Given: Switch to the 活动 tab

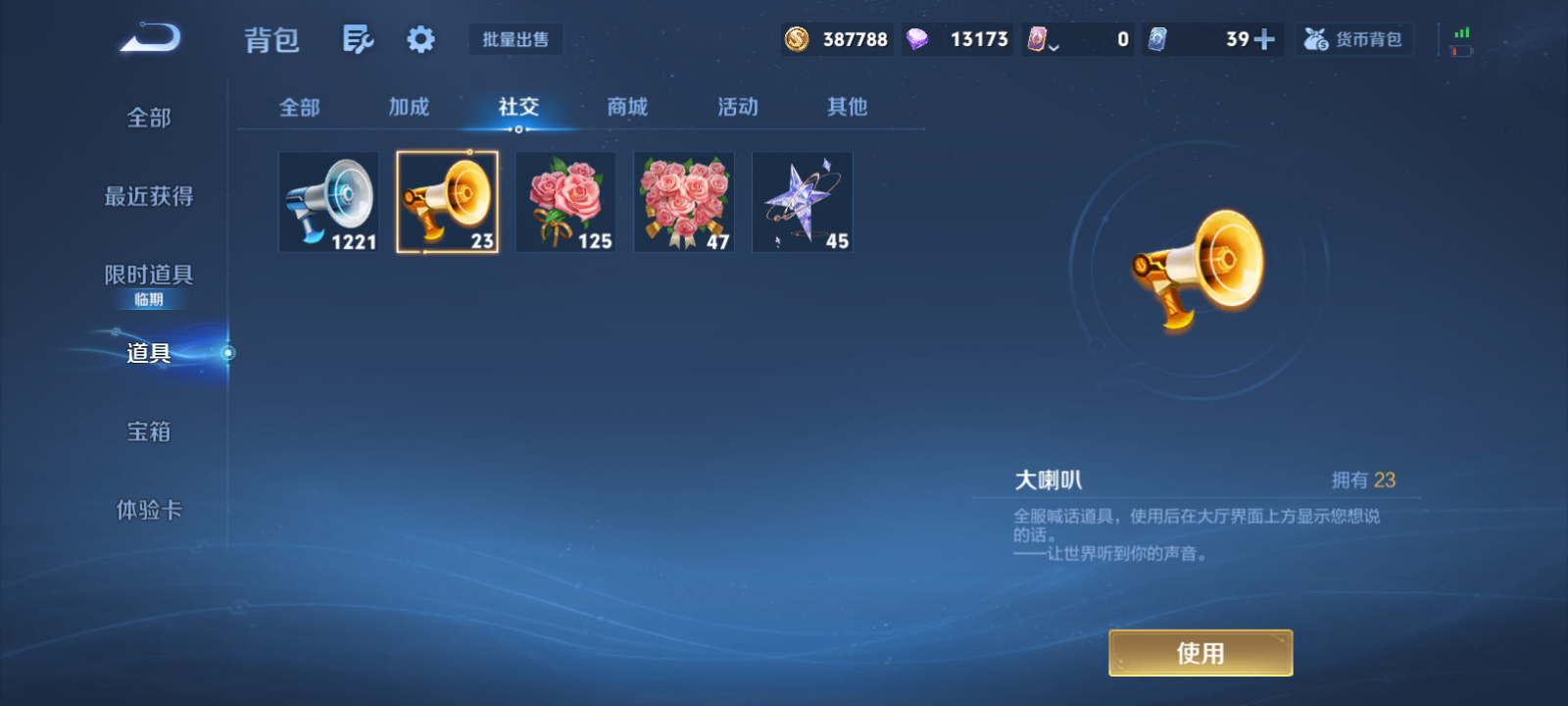Looking at the screenshot, I should point(737,108).
